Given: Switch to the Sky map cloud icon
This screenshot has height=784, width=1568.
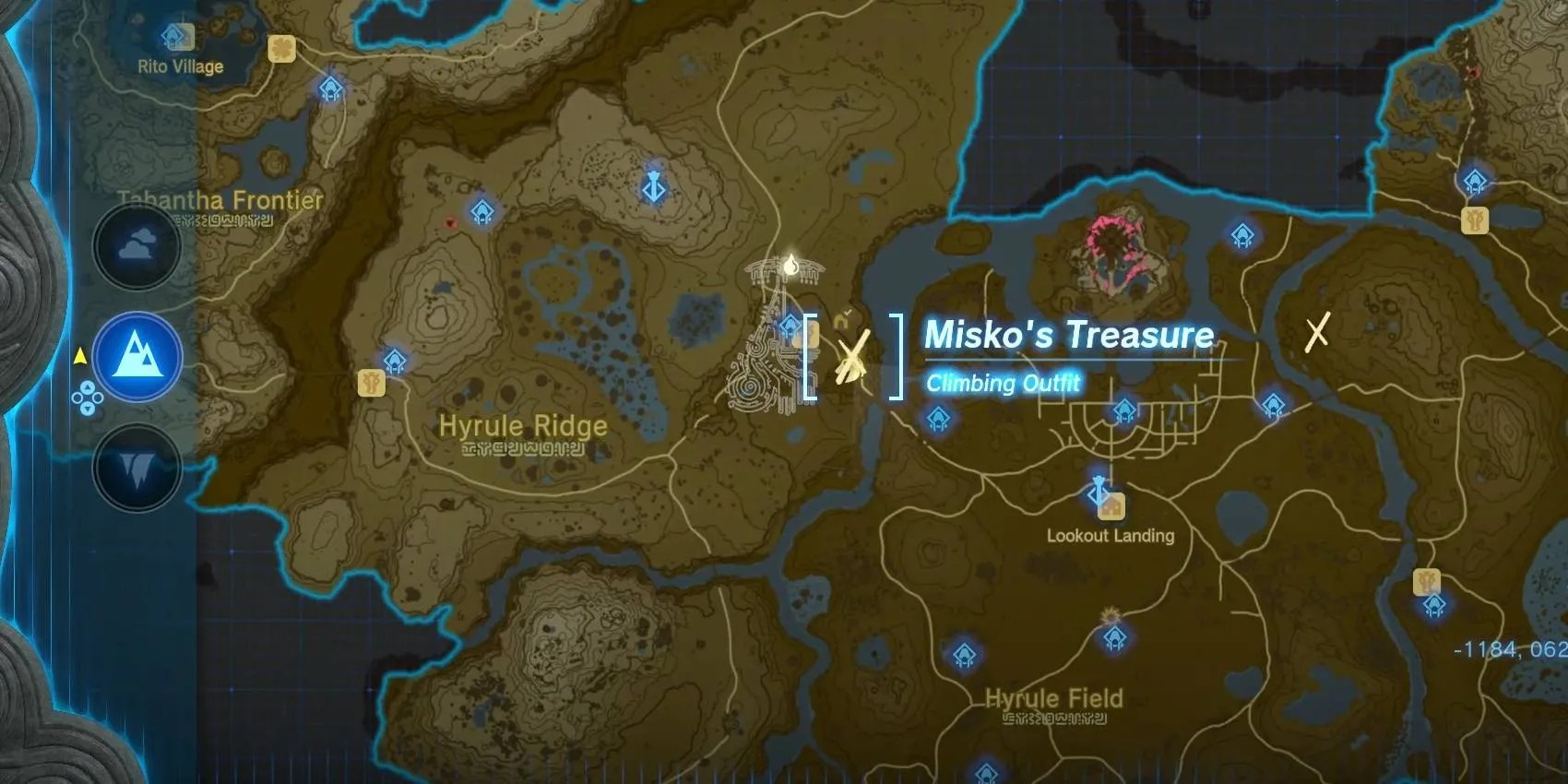Looking at the screenshot, I should 137,244.
